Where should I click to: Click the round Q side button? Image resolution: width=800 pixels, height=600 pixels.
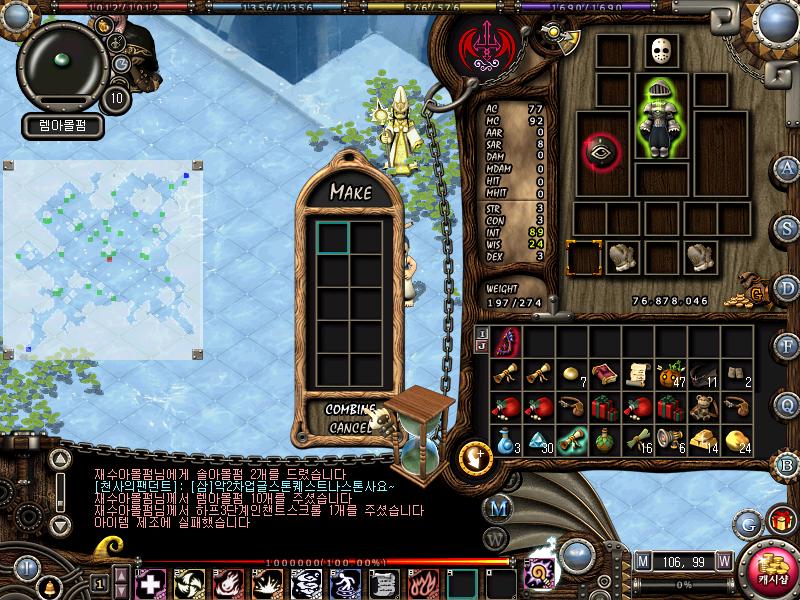[x=788, y=404]
